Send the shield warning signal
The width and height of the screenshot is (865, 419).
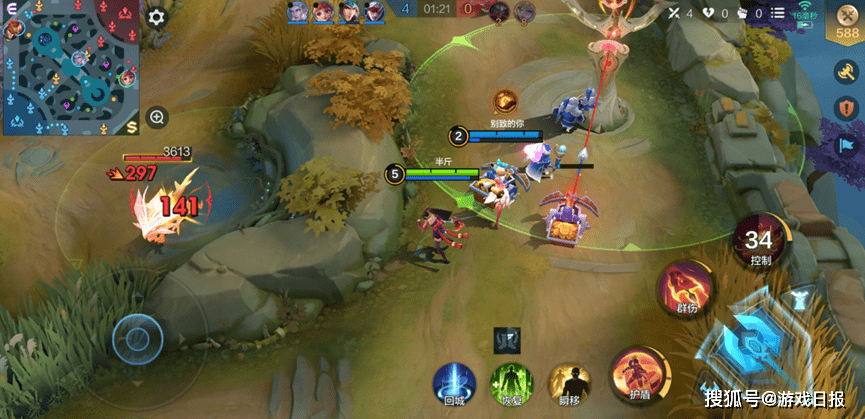846,108
